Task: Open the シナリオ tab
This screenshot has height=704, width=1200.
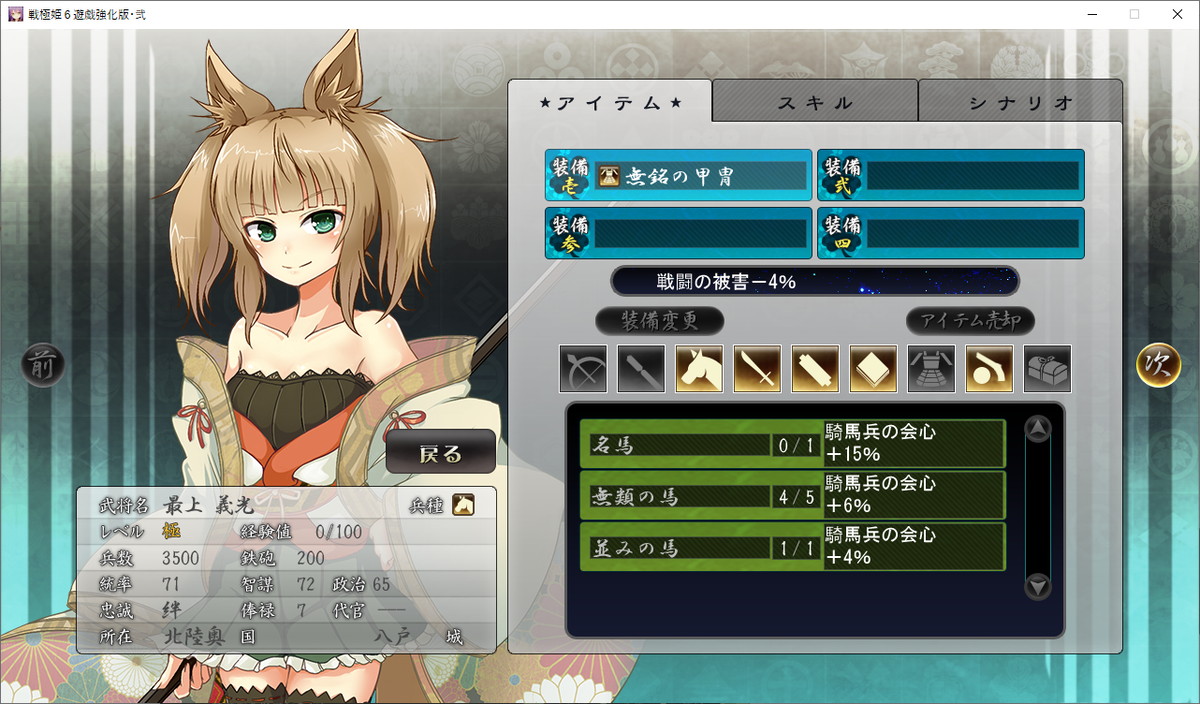Action: (x=1020, y=102)
